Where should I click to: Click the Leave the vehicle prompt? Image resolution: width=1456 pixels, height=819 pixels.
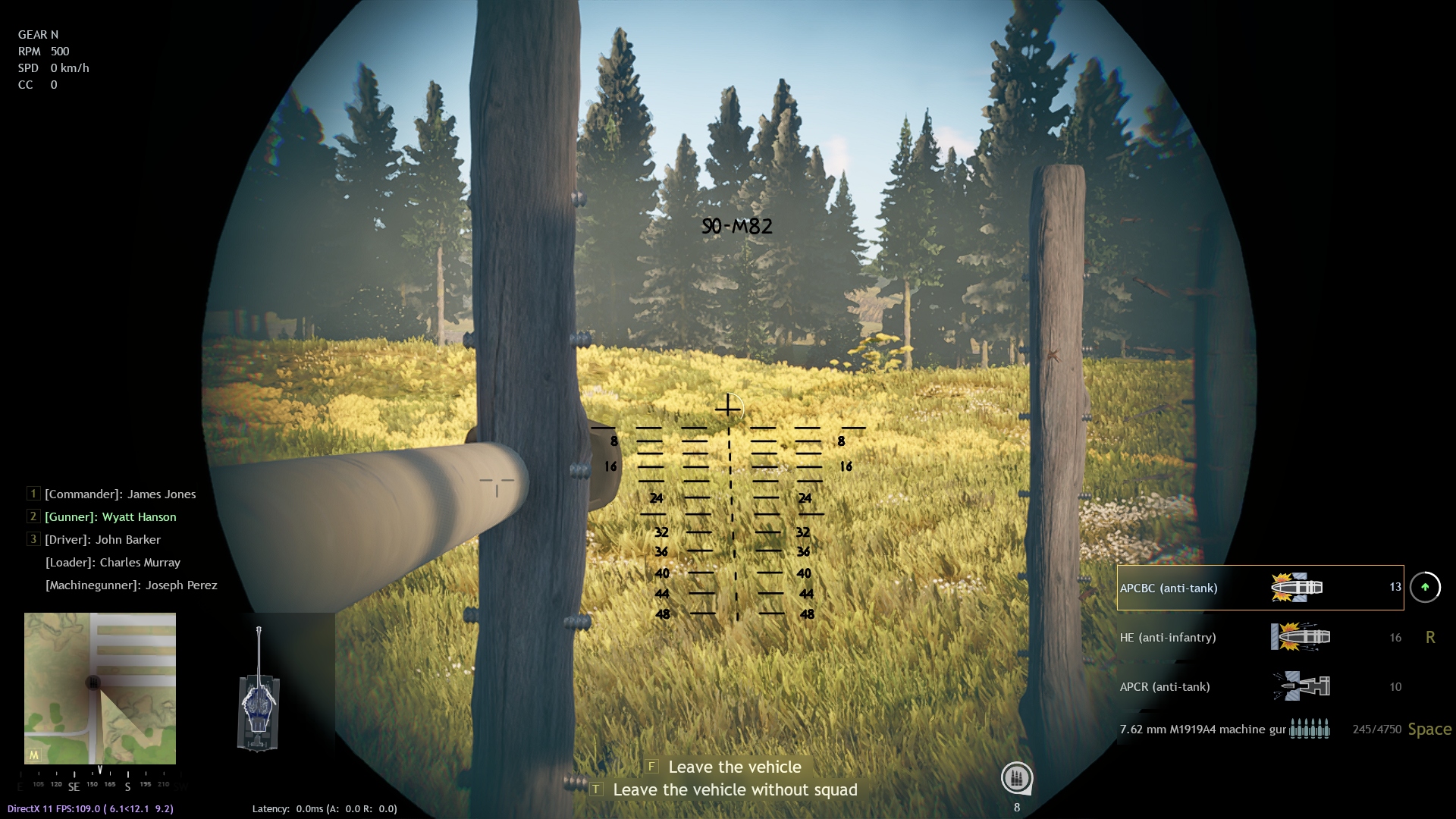point(733,767)
